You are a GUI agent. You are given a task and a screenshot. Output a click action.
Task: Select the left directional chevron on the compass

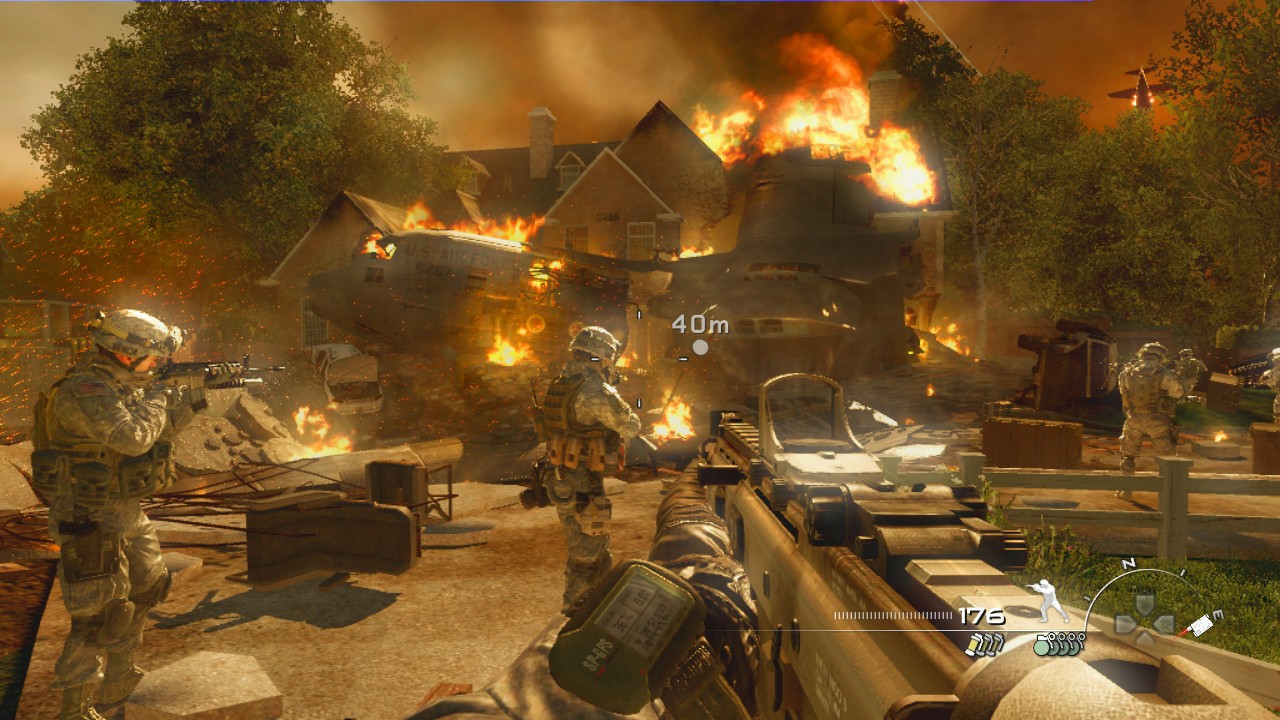click(x=1125, y=622)
